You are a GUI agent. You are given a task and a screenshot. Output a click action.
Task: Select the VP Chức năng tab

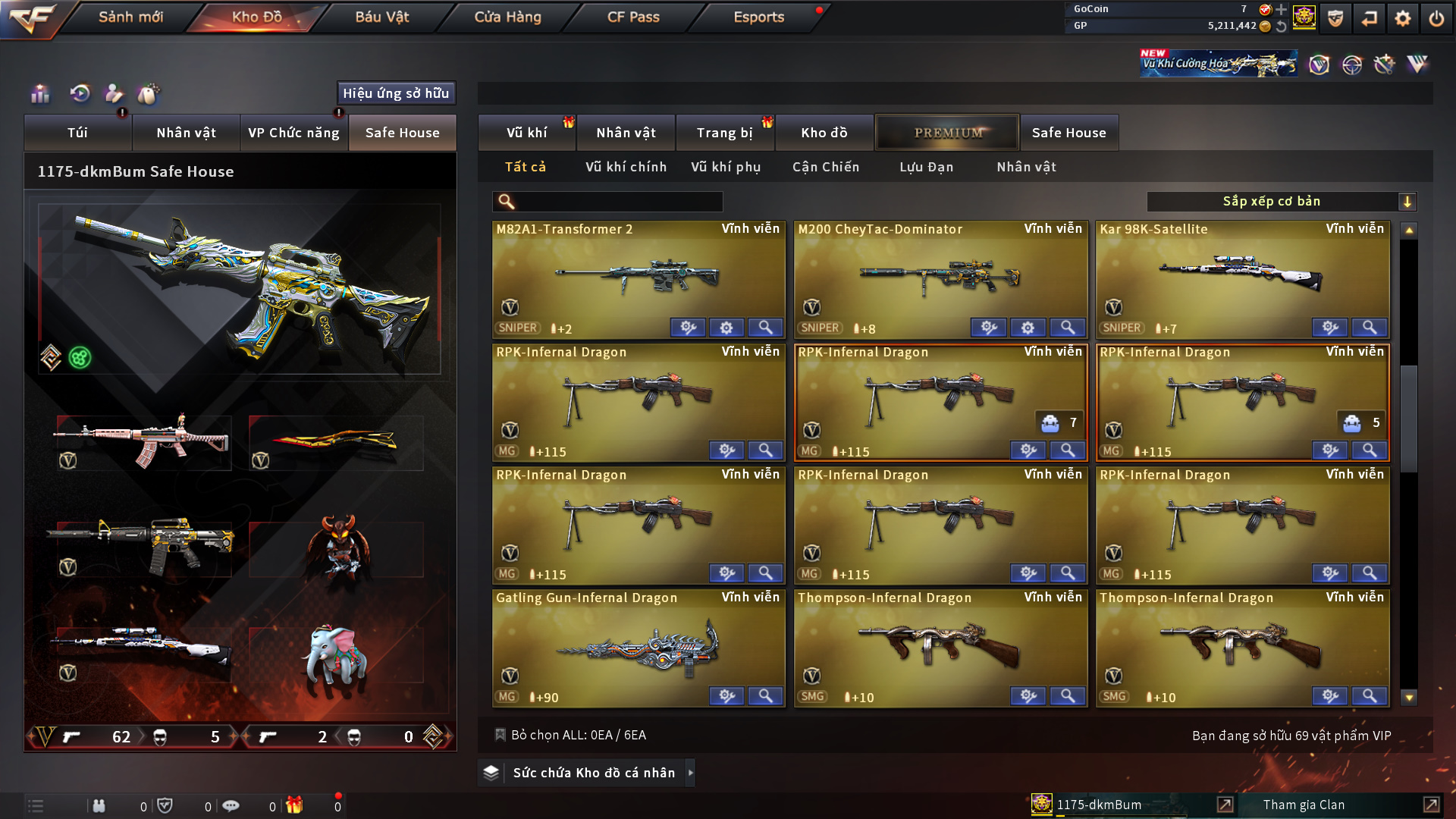293,133
